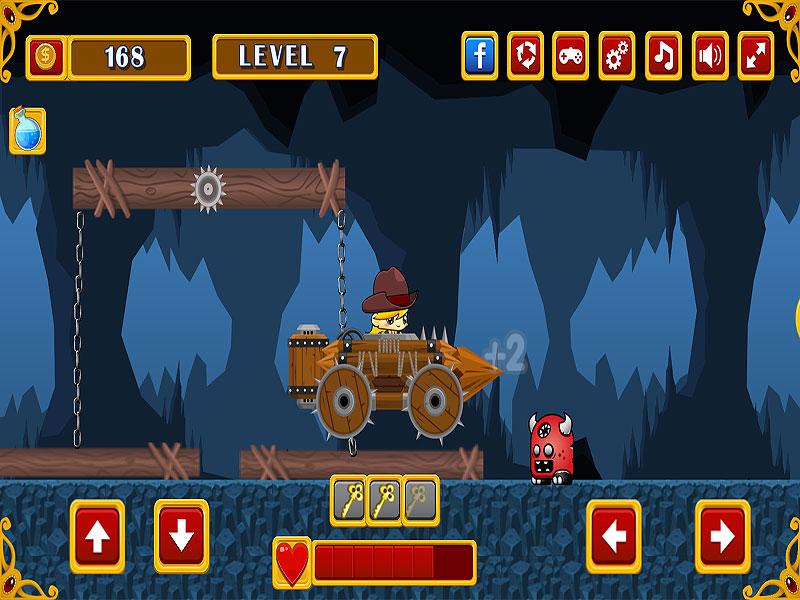Restart the level with circular arrows button
The width and height of the screenshot is (800, 600).
coord(525,56)
